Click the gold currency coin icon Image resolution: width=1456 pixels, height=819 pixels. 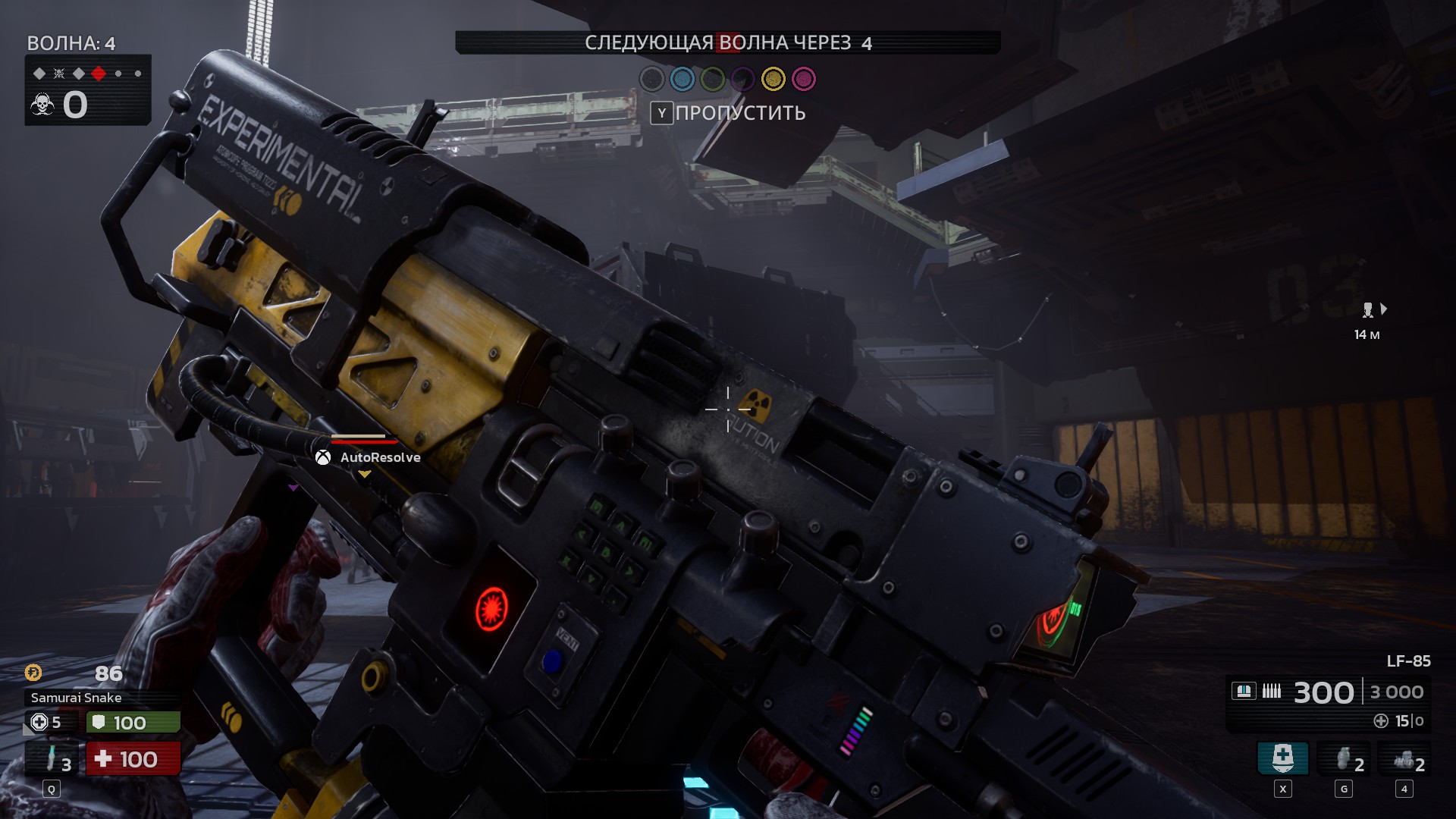point(33,673)
